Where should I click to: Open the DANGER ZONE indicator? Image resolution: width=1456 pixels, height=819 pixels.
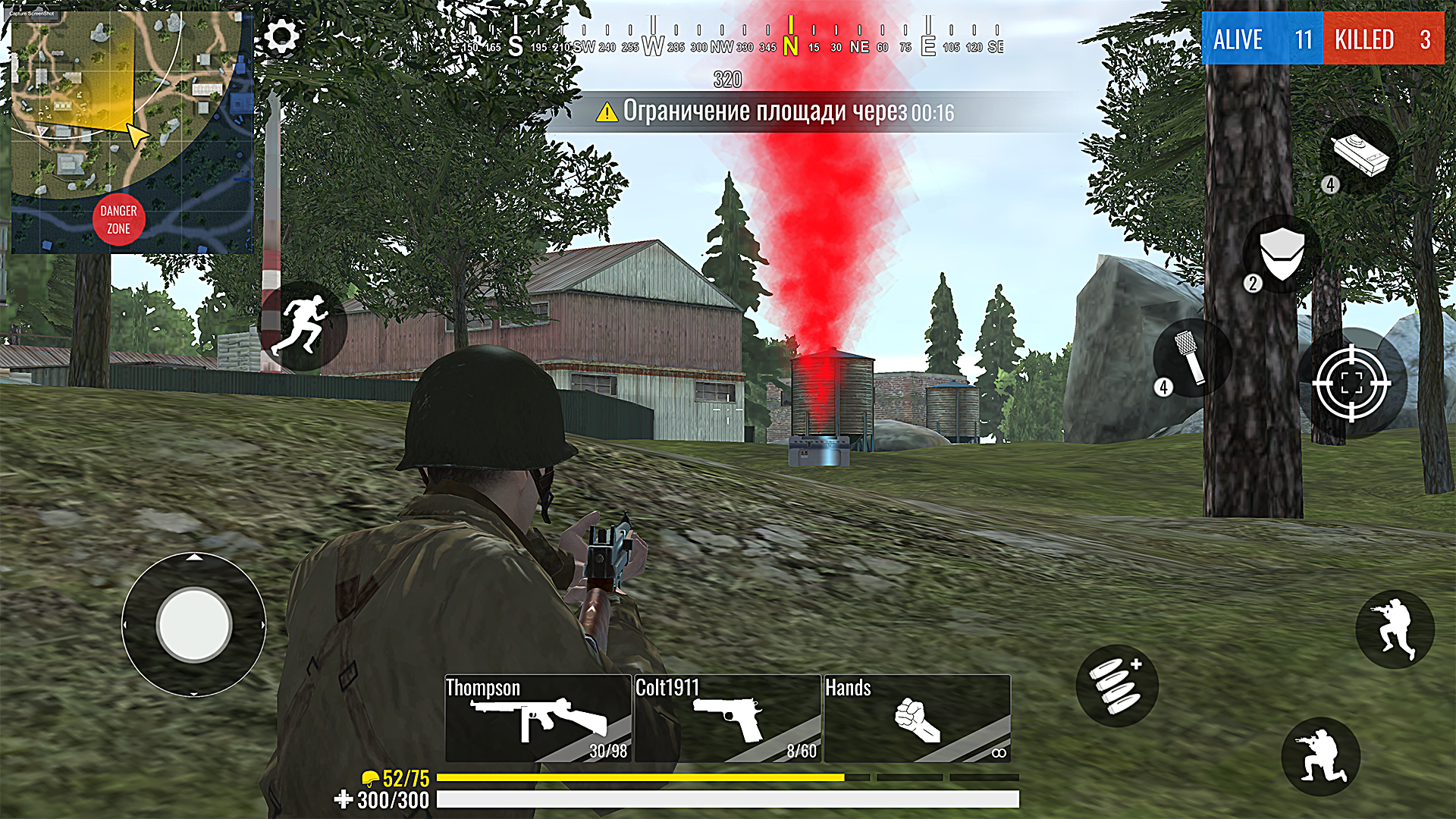click(x=118, y=219)
